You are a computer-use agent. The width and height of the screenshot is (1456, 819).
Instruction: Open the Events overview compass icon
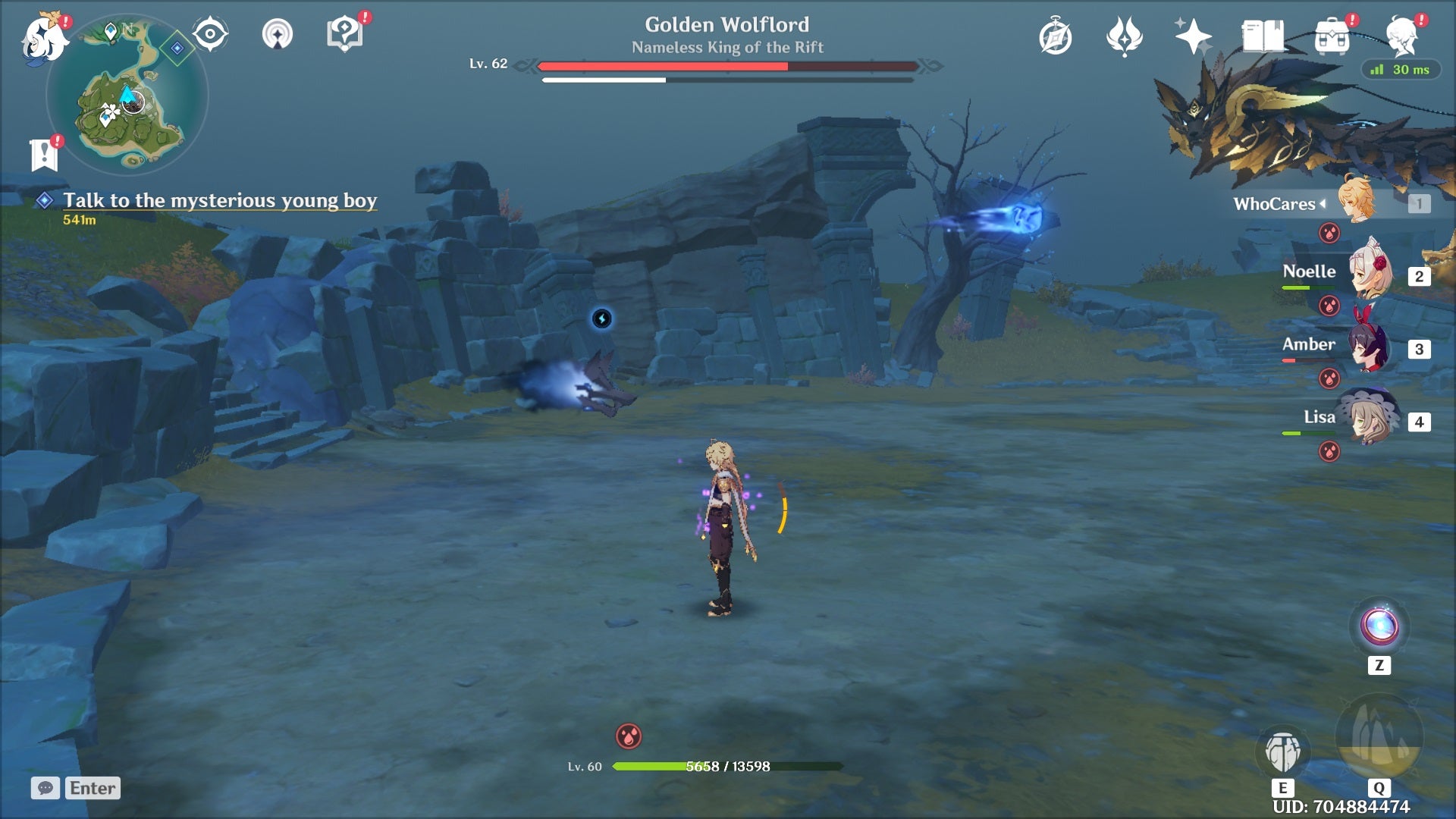point(1056,36)
